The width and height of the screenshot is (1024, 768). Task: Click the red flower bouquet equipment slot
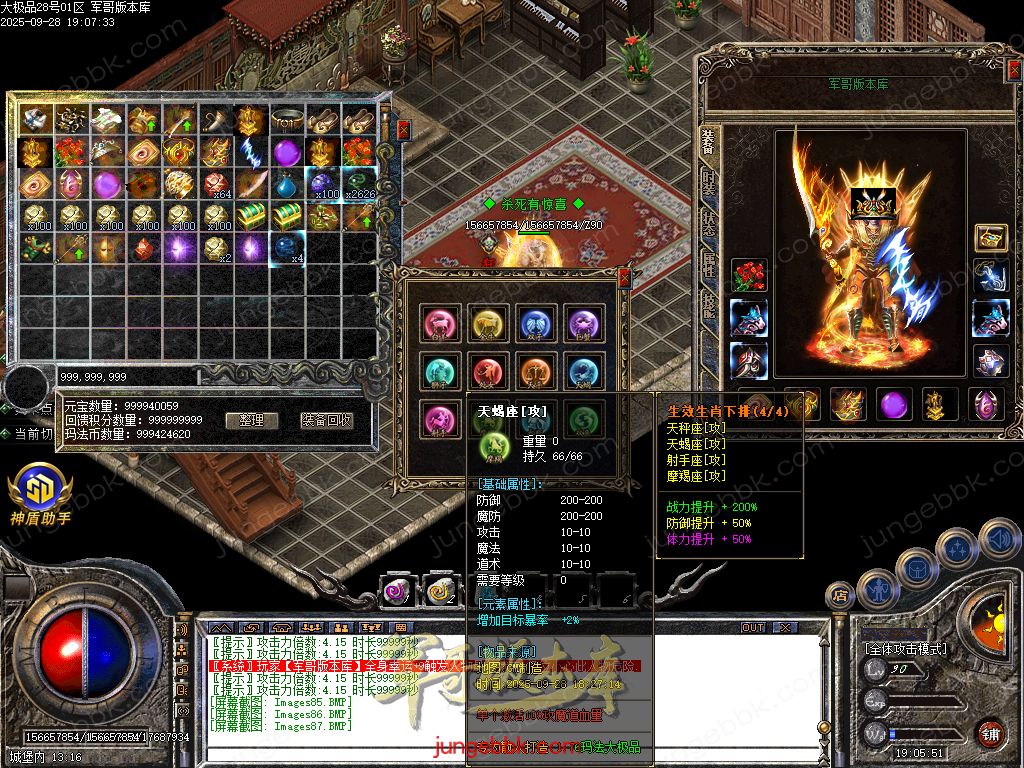point(748,275)
